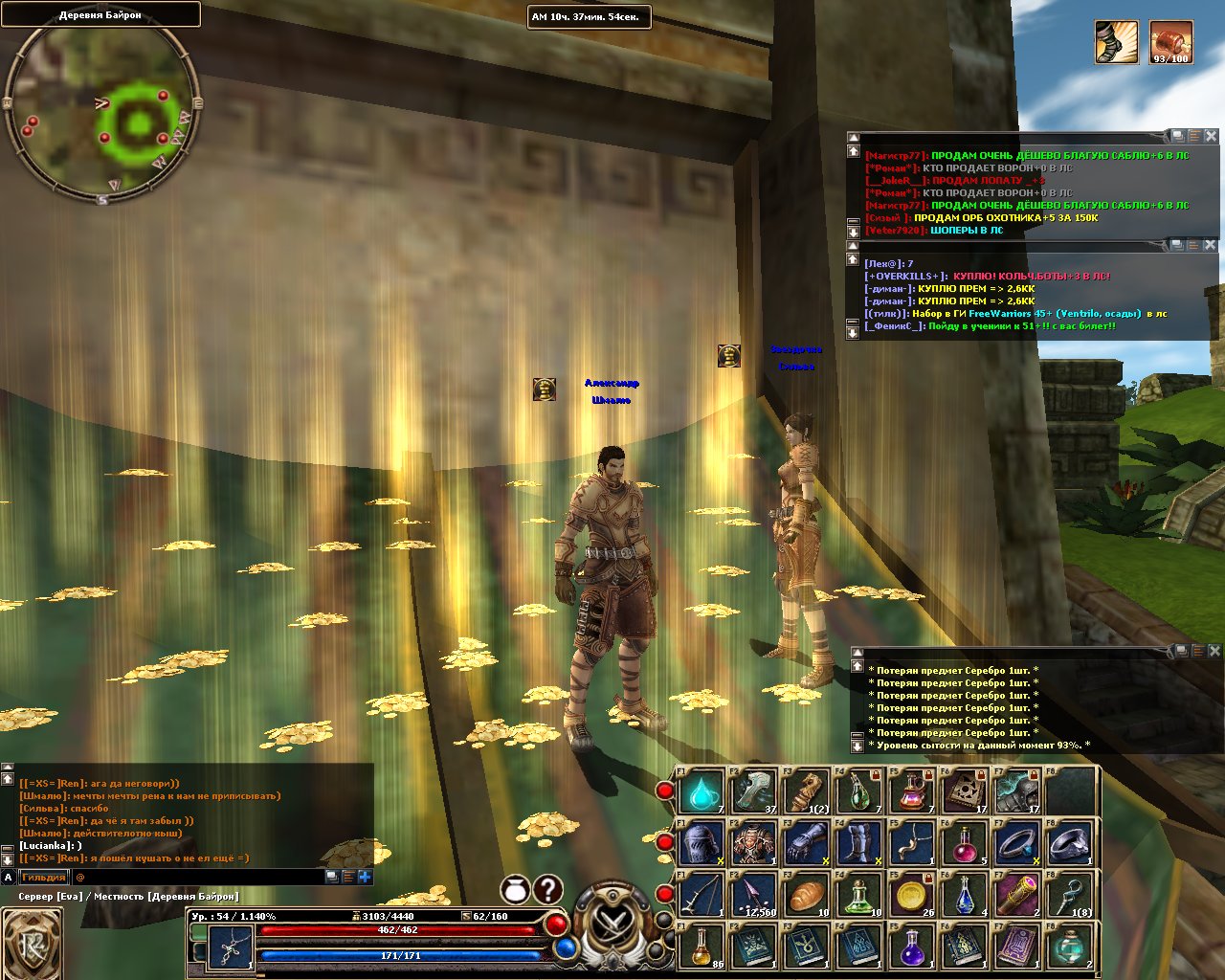Select the chest armor hotbar slot
Image resolution: width=1225 pixels, height=980 pixels.
(754, 844)
